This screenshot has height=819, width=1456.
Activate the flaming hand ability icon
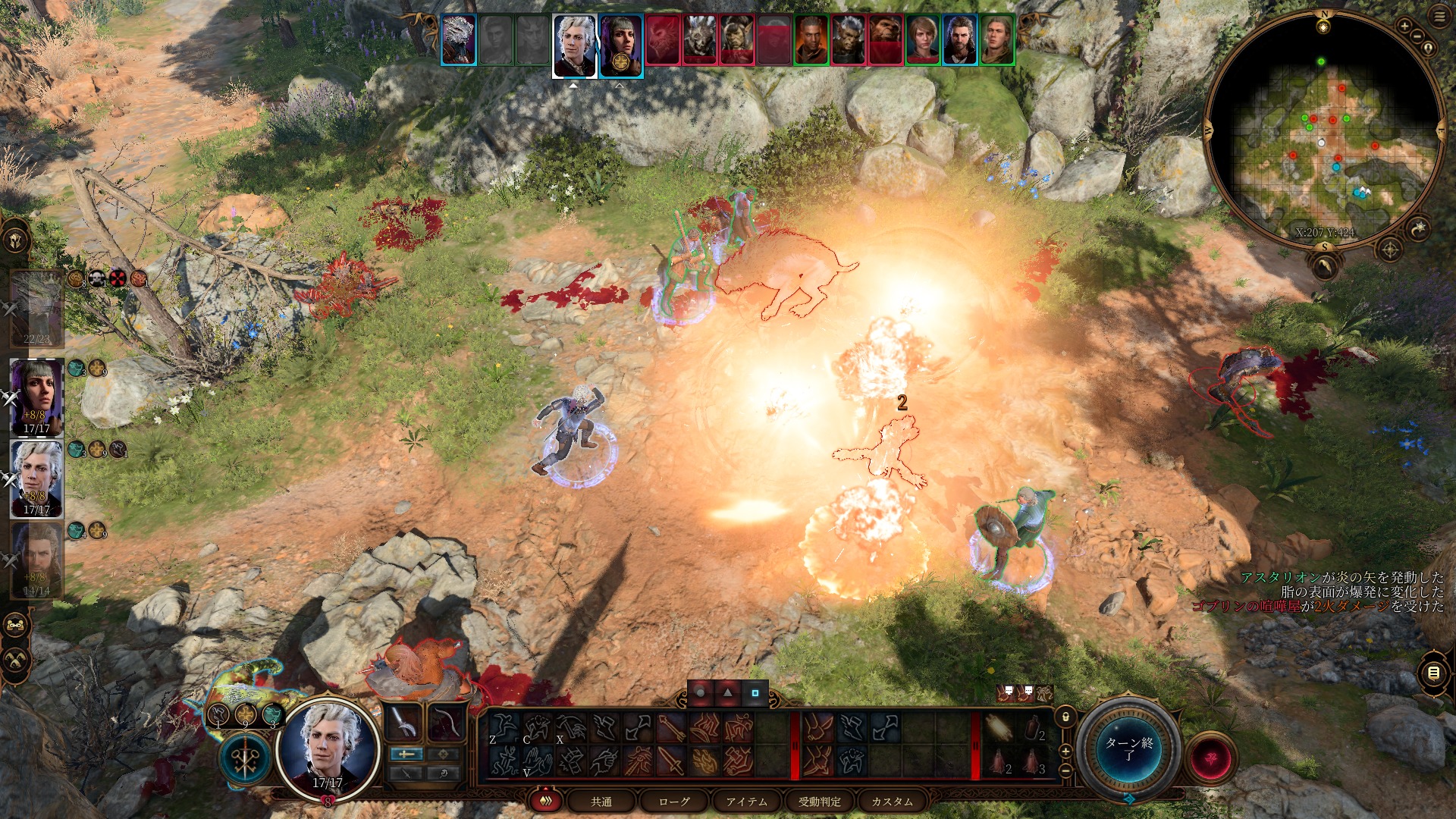(704, 761)
